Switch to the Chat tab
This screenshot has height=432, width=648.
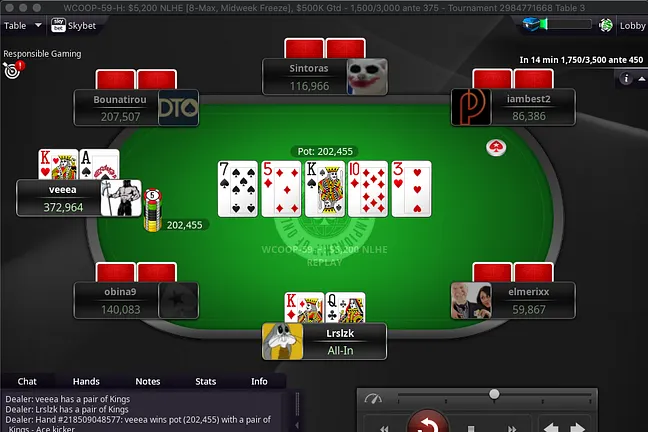click(28, 381)
